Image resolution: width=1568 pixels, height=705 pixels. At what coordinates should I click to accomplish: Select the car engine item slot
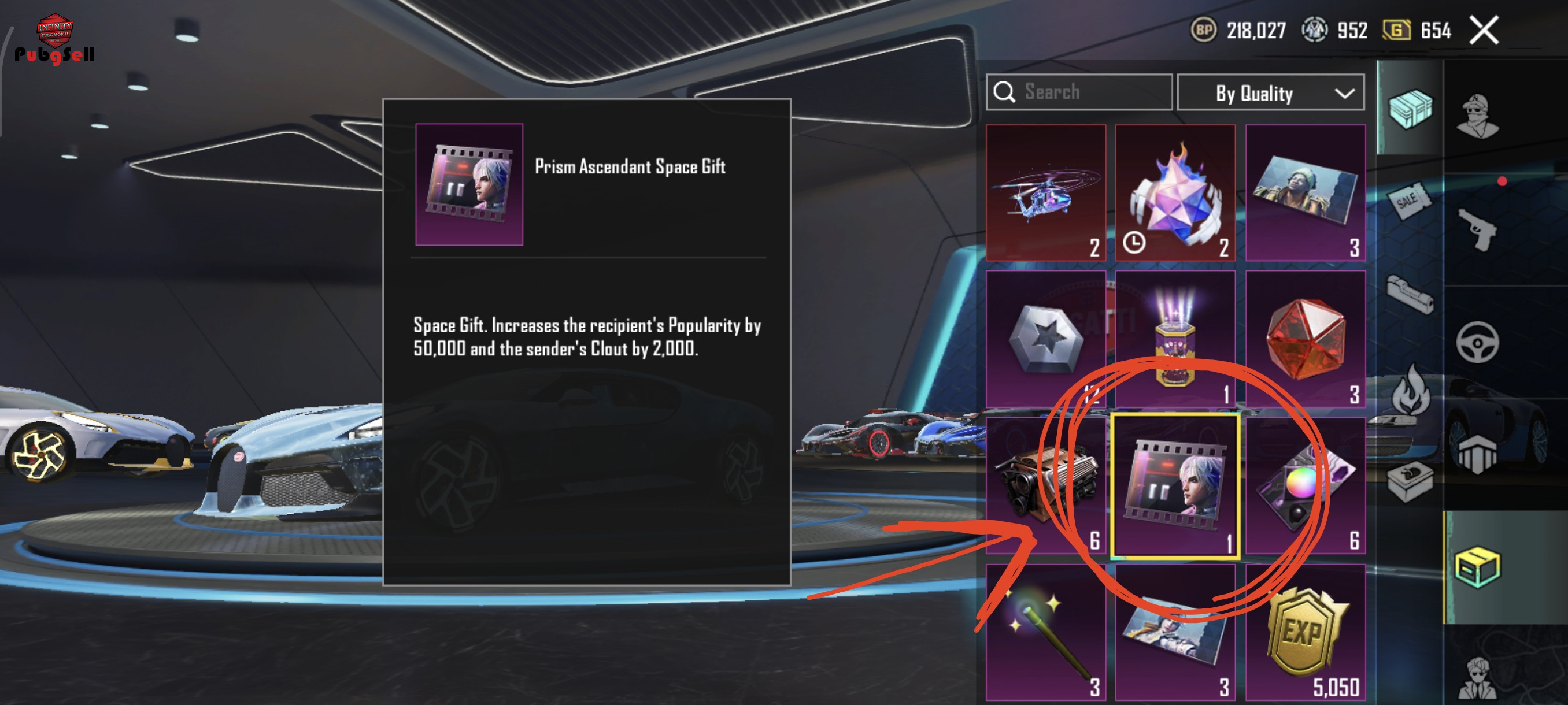coord(1046,485)
